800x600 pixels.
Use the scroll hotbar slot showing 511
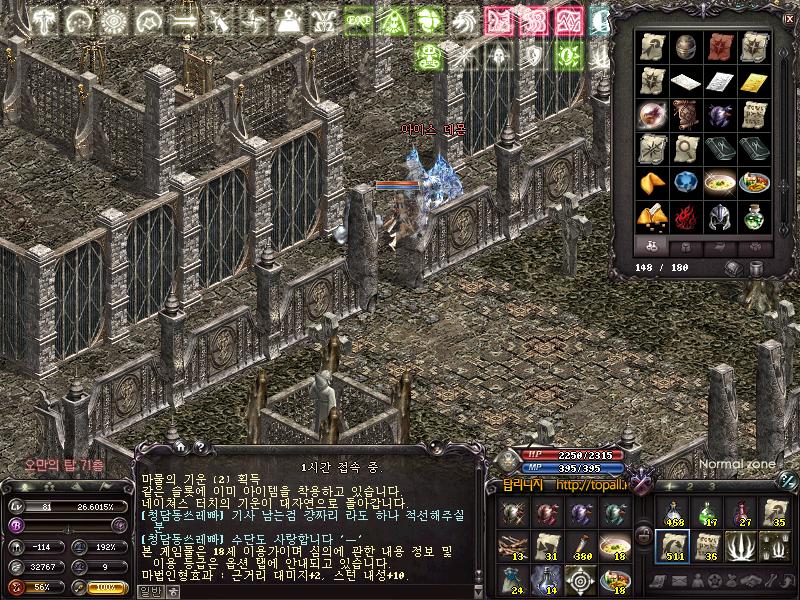click(674, 546)
